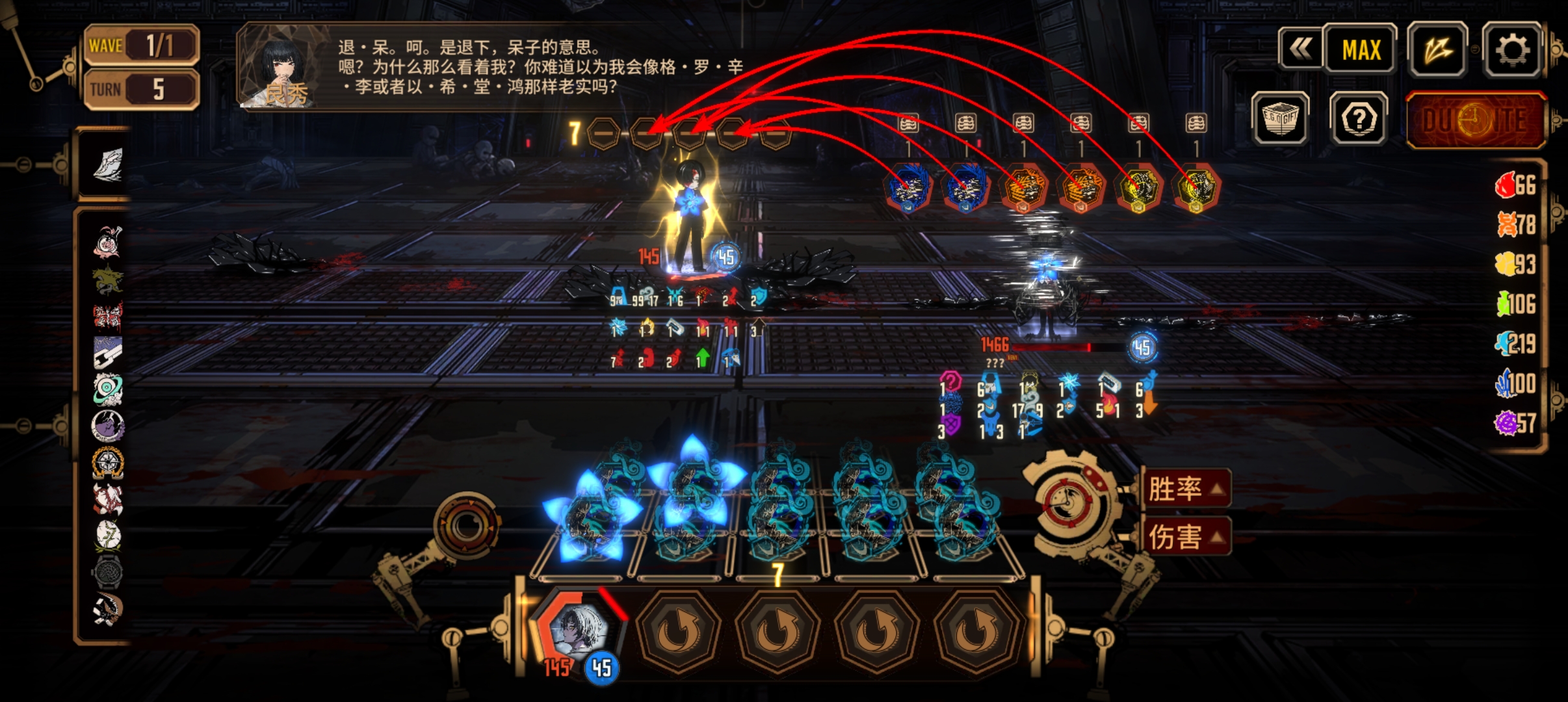Image resolution: width=1568 pixels, height=702 pixels.
Task: Open the dialogue box with the speaker portrait
Action: (x=494, y=67)
